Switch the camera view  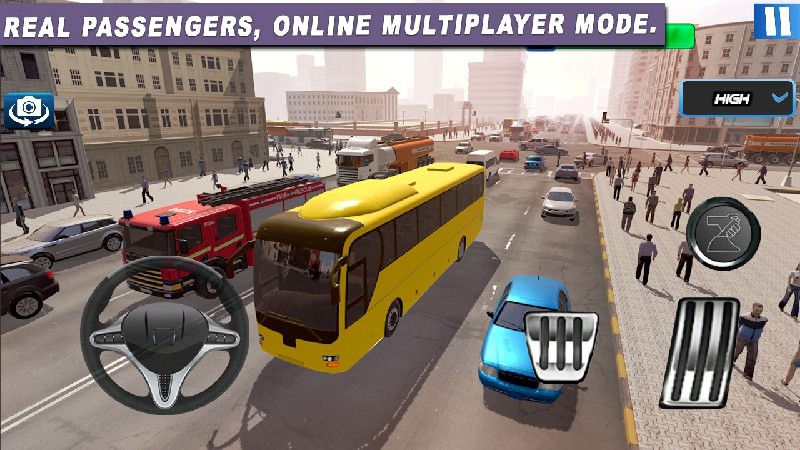[30, 111]
